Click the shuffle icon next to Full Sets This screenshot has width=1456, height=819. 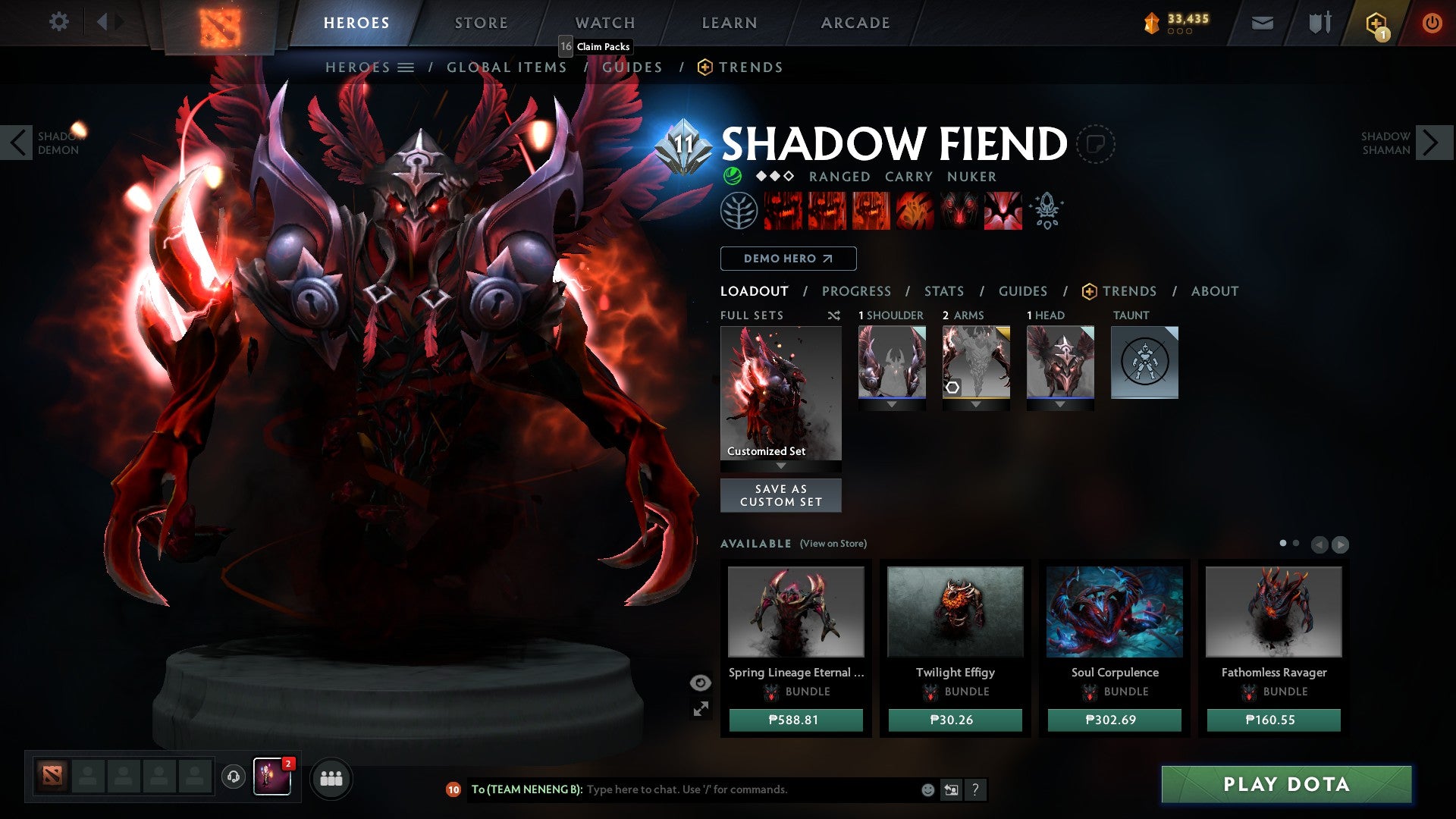click(834, 315)
